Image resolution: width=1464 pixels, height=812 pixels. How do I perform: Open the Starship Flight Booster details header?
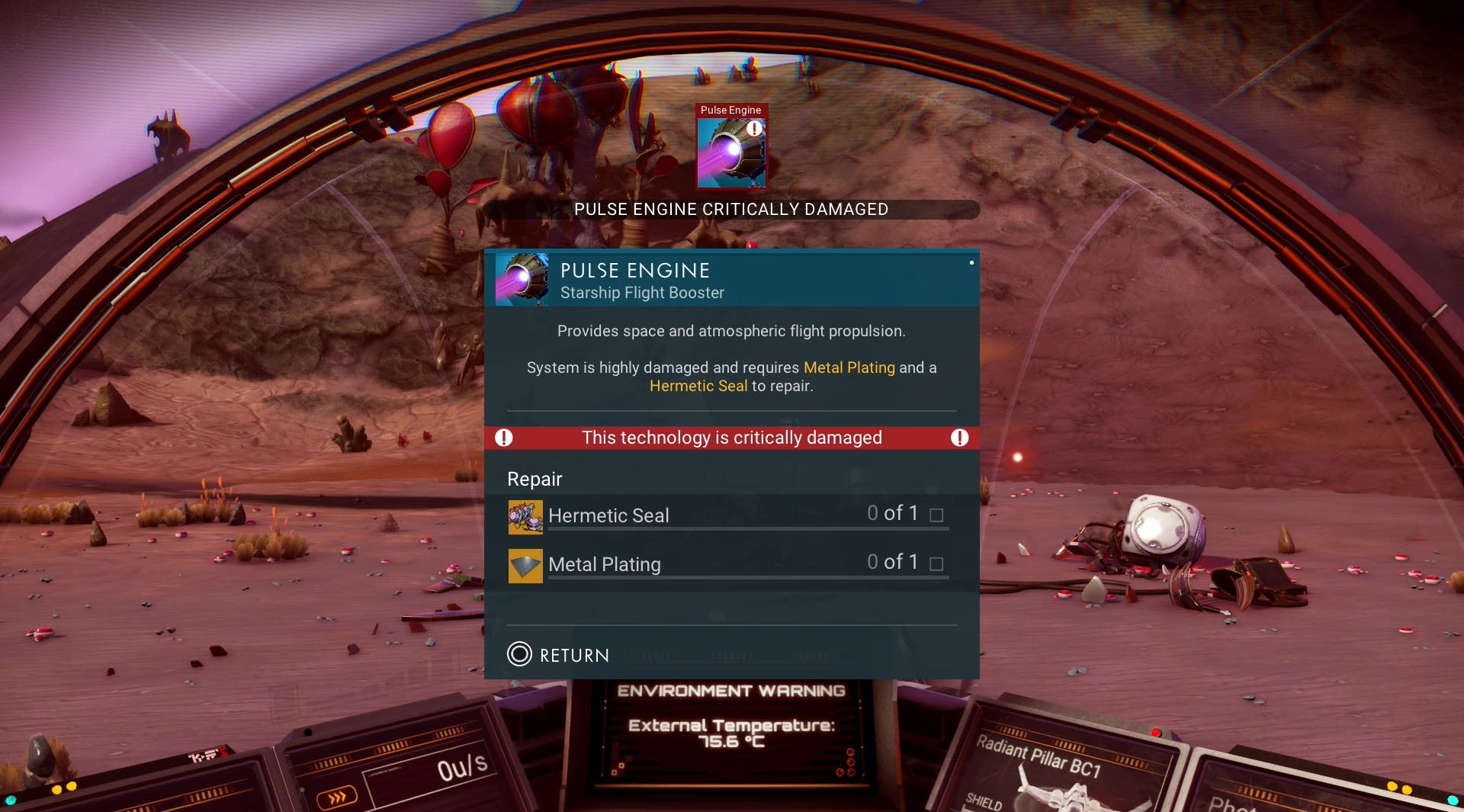tap(643, 292)
